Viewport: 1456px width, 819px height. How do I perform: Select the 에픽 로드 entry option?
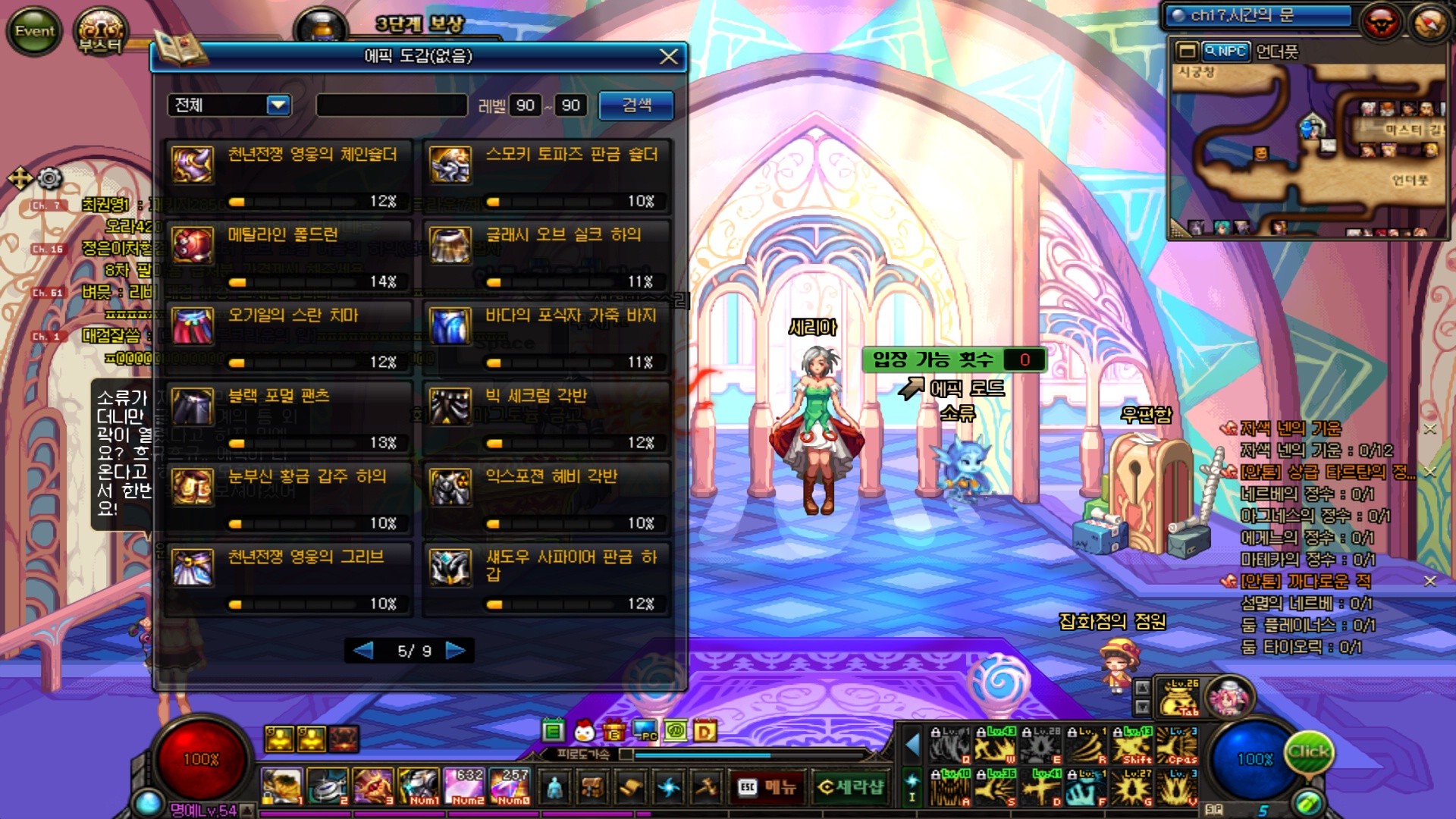point(965,388)
